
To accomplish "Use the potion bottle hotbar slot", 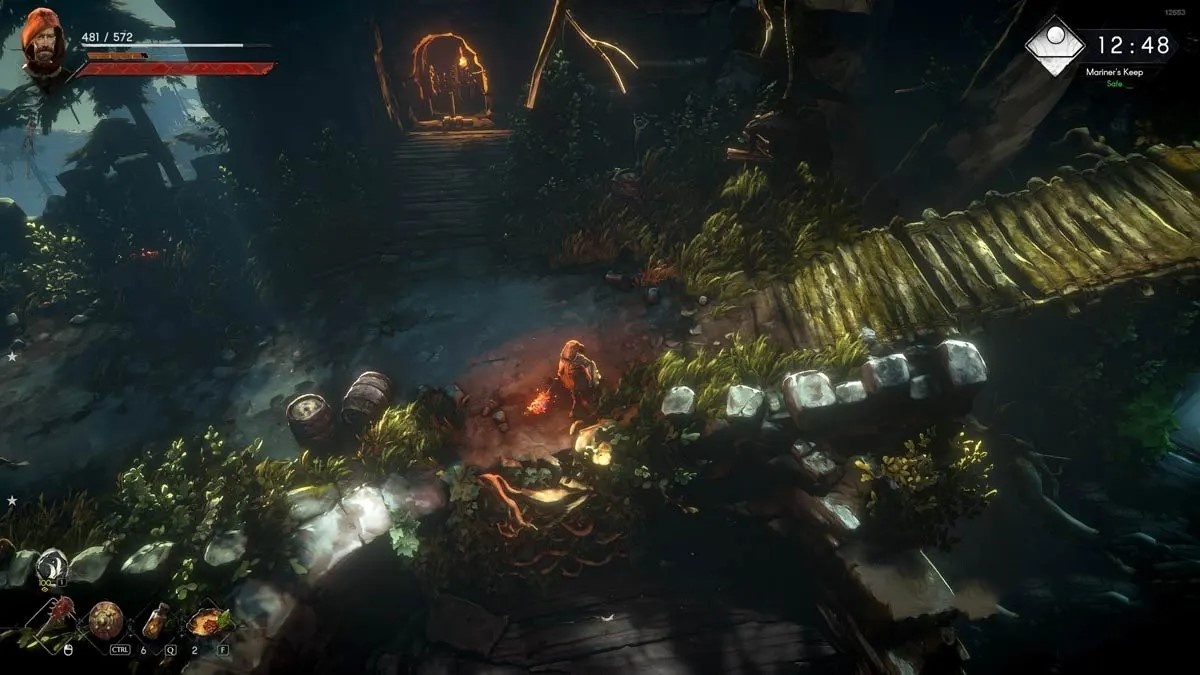I will coord(156,620).
